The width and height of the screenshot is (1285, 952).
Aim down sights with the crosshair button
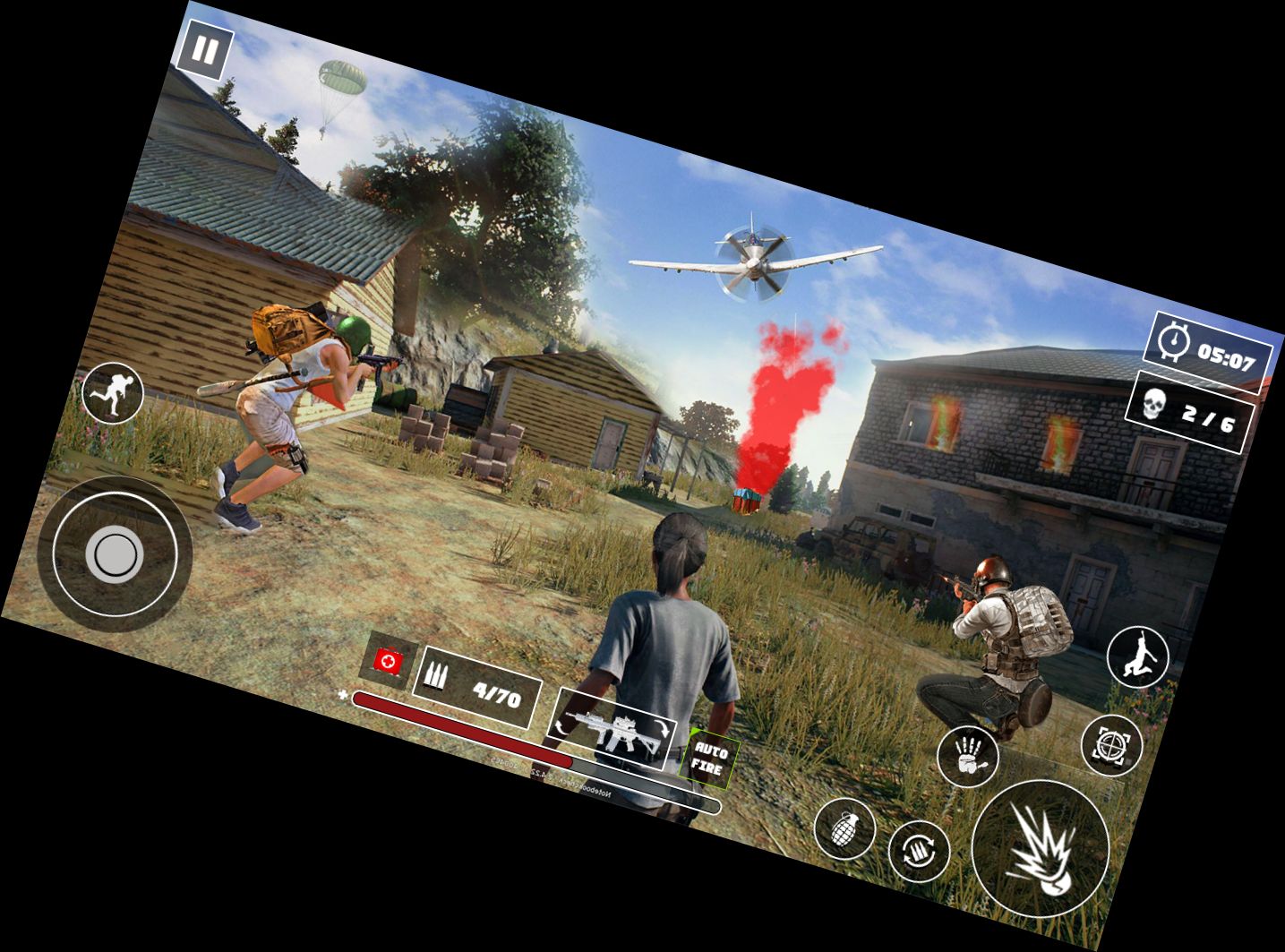(x=1111, y=745)
